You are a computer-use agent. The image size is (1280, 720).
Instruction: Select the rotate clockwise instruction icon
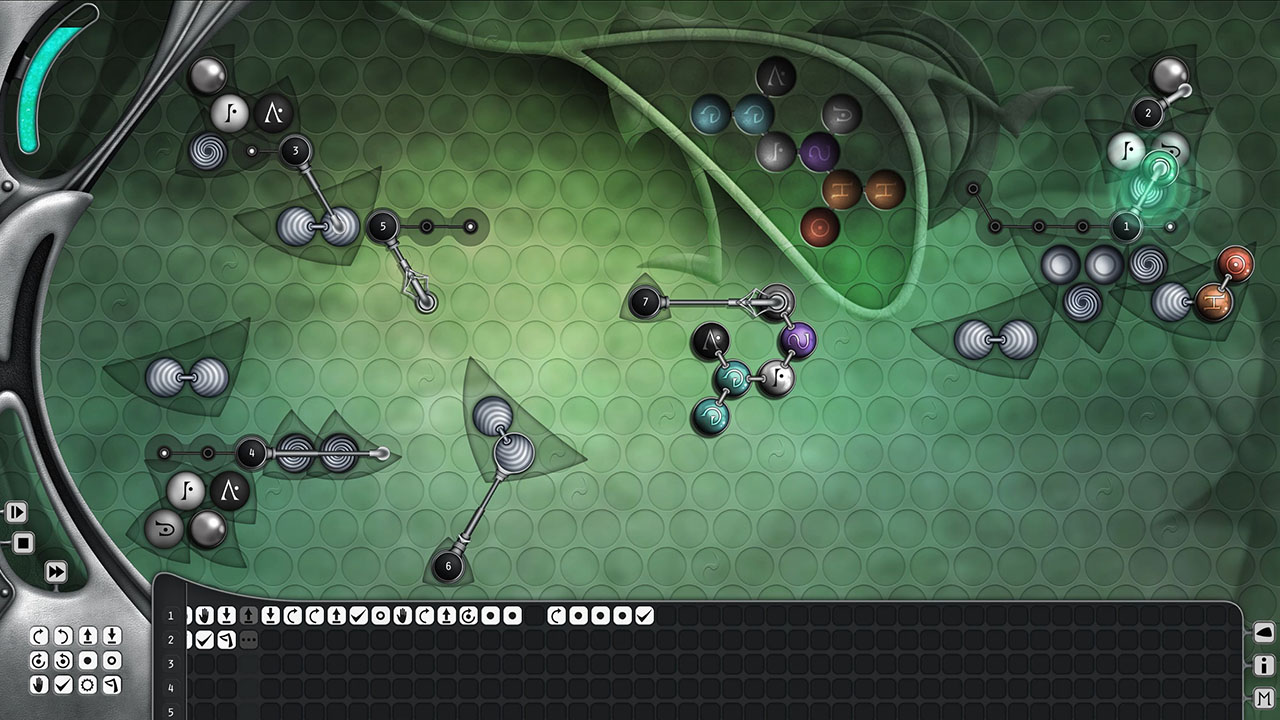pyautogui.click(x=38, y=635)
